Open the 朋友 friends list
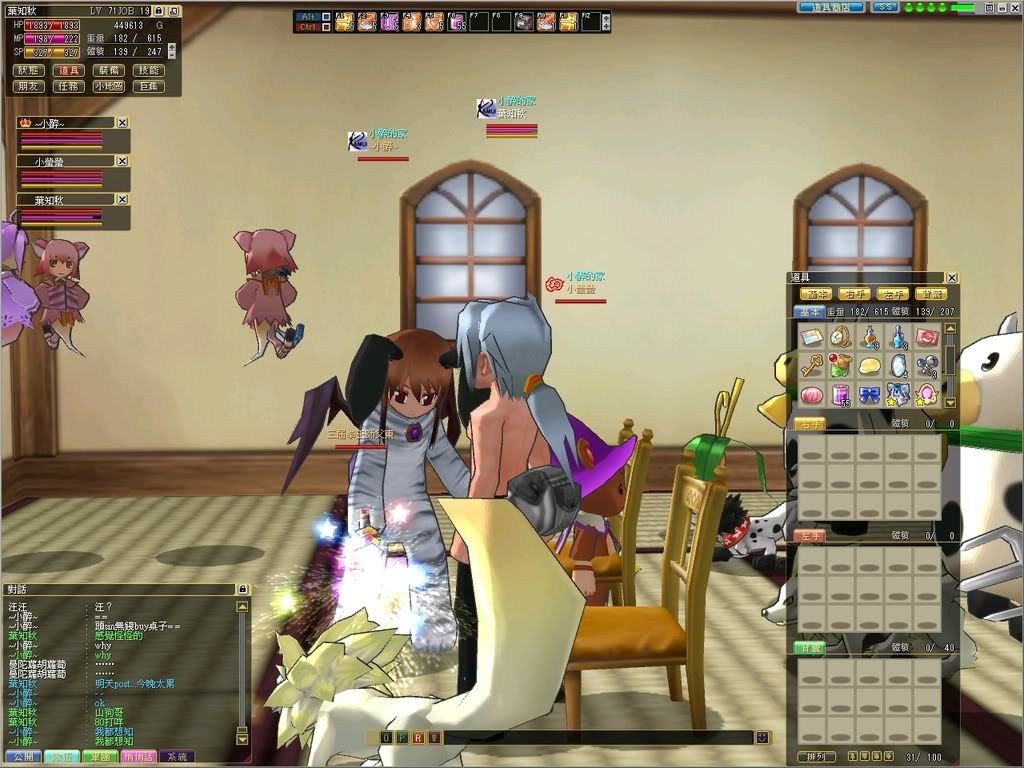This screenshot has width=1024, height=768. [28, 87]
